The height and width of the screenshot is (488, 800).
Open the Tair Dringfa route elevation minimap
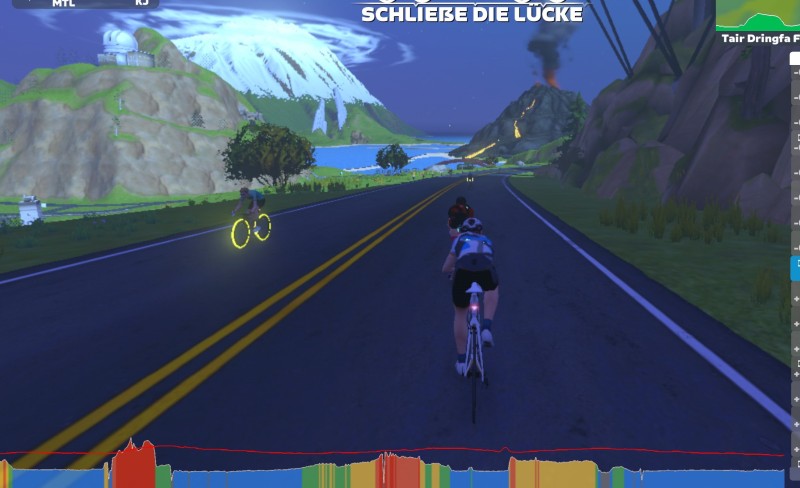[x=758, y=17]
